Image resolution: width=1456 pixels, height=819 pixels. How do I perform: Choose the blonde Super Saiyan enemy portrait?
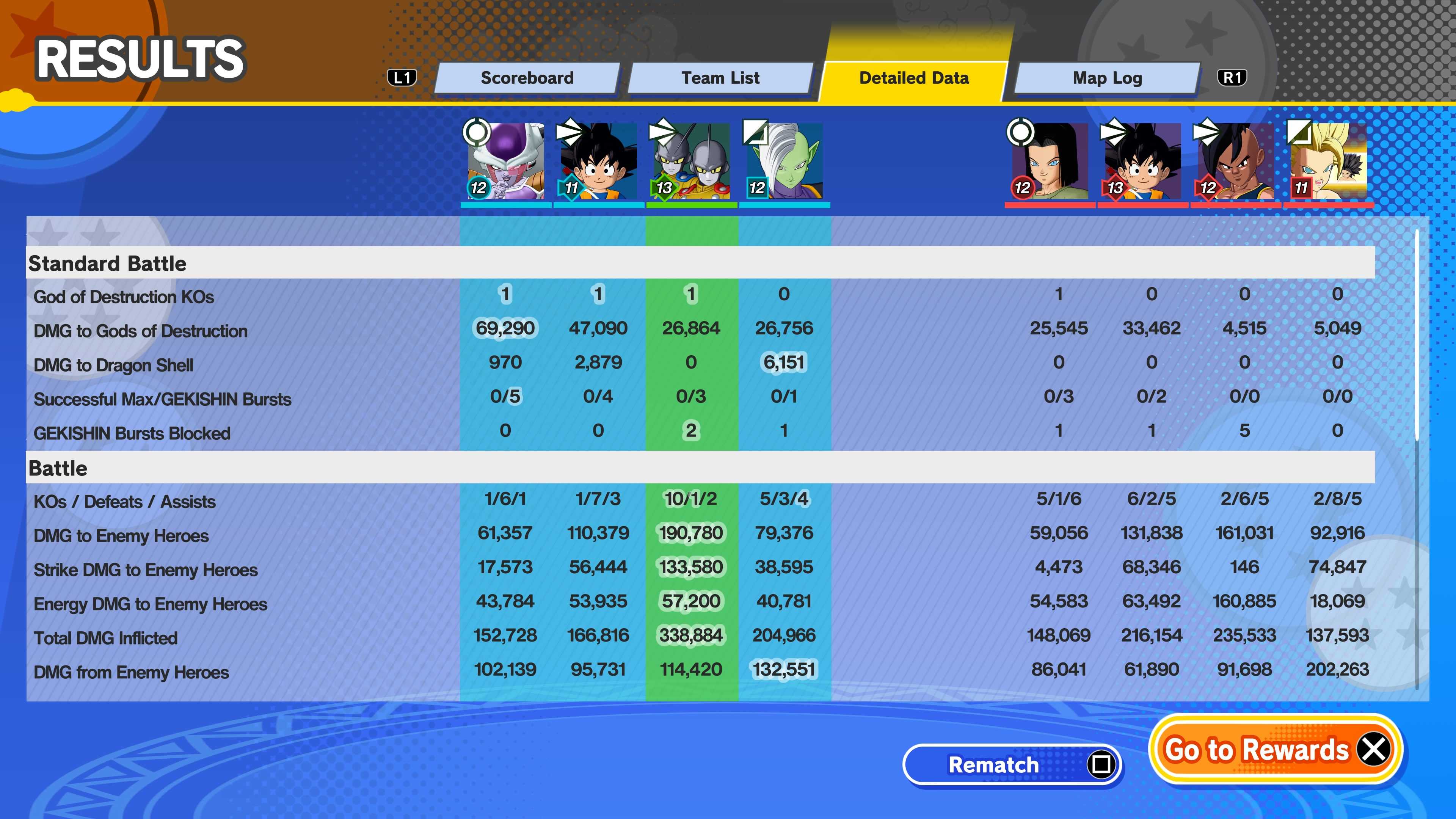click(x=1328, y=161)
